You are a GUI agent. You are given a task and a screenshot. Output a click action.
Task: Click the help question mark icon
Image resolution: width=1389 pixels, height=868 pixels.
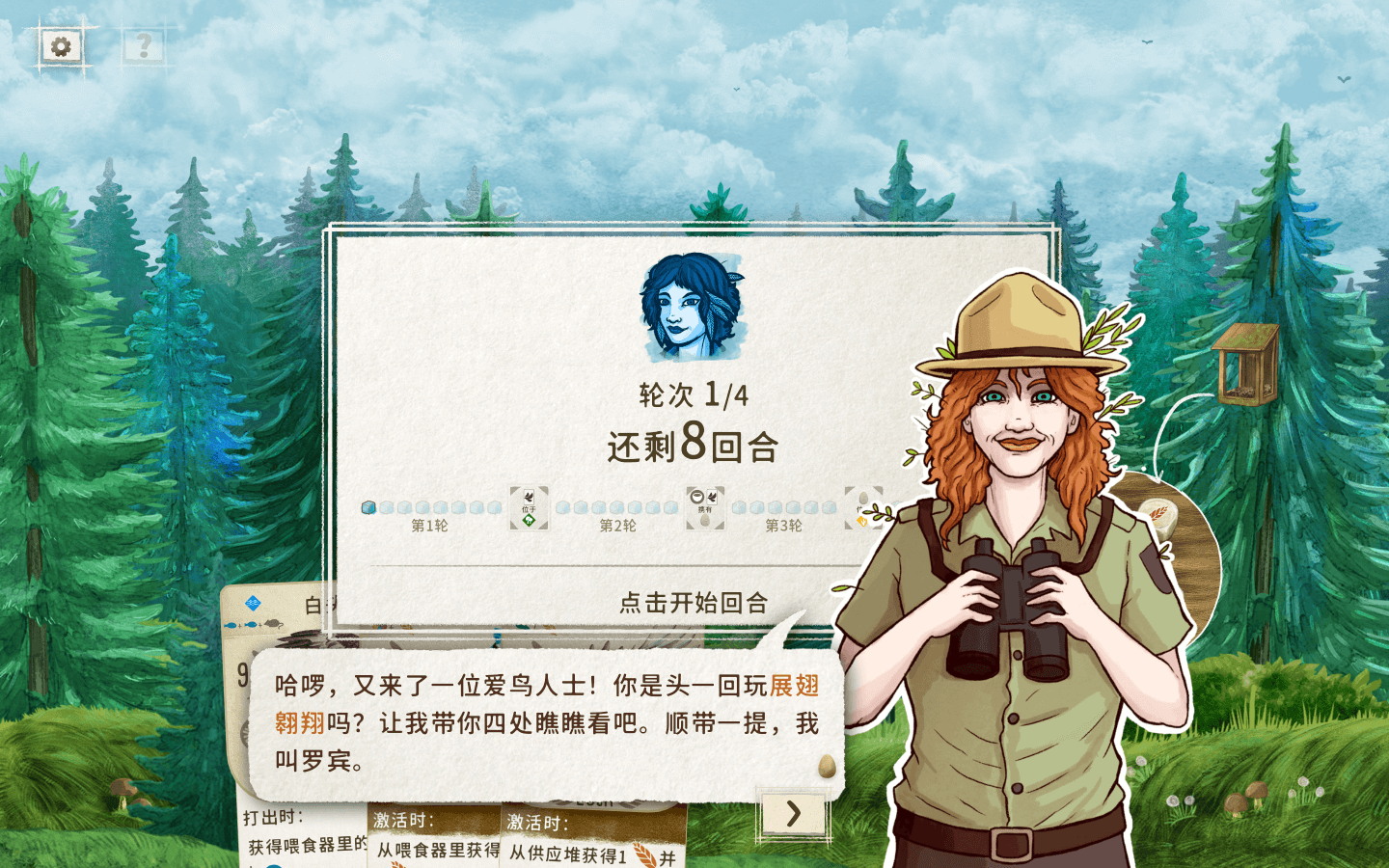(x=143, y=45)
